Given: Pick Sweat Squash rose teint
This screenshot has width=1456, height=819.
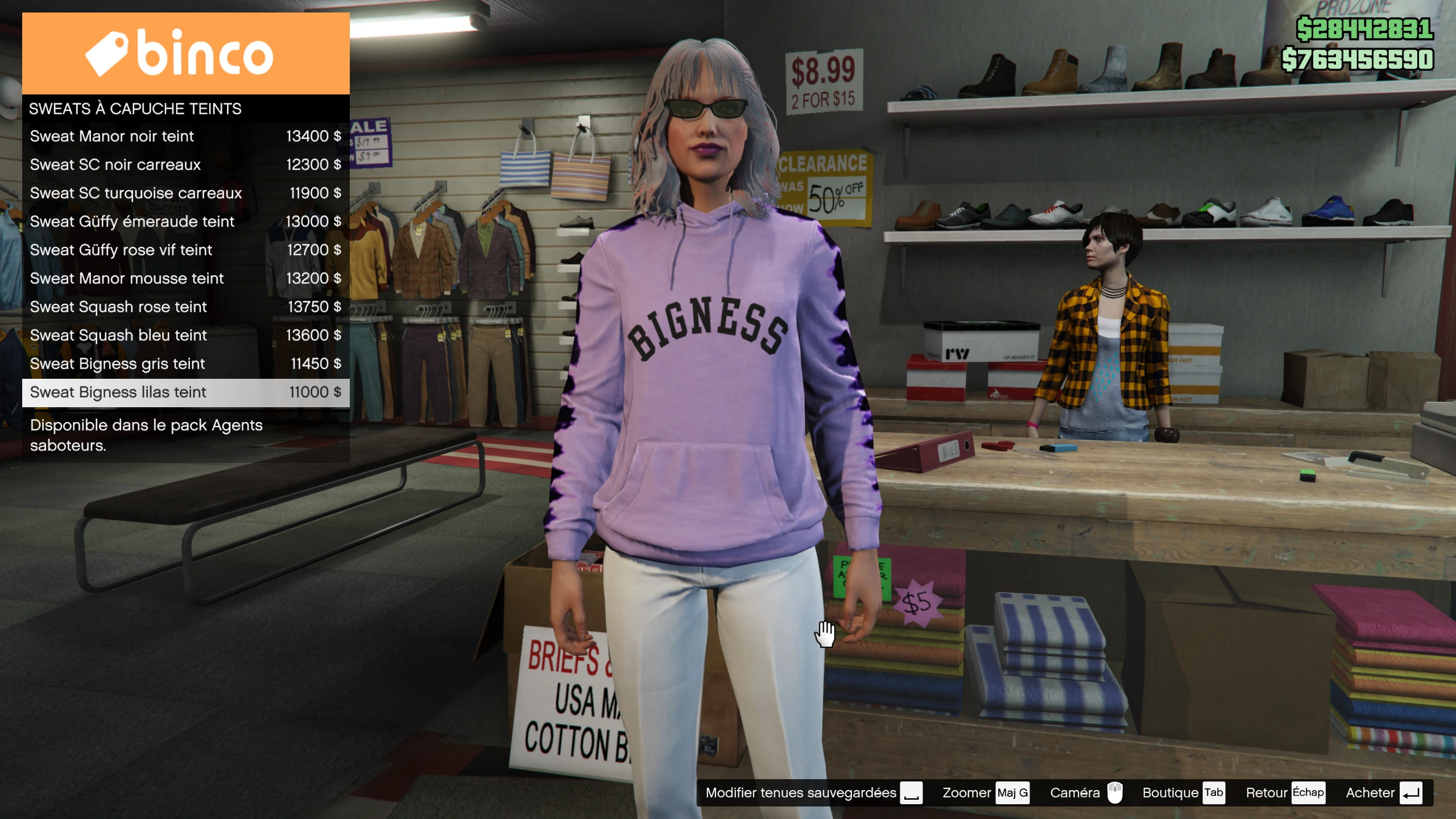Looking at the screenshot, I should pyautogui.click(x=185, y=307).
